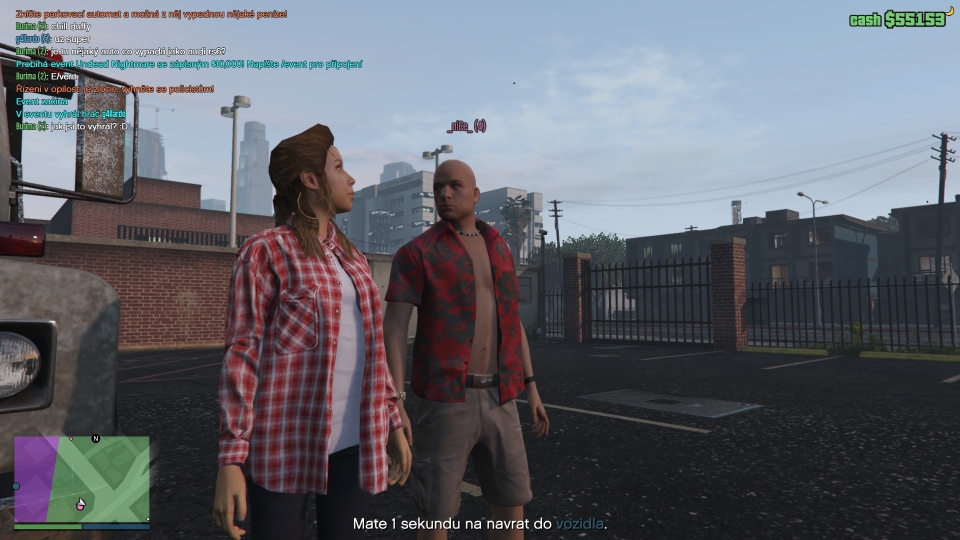
Task: Click the north N marker on minimap
Action: tap(96, 438)
